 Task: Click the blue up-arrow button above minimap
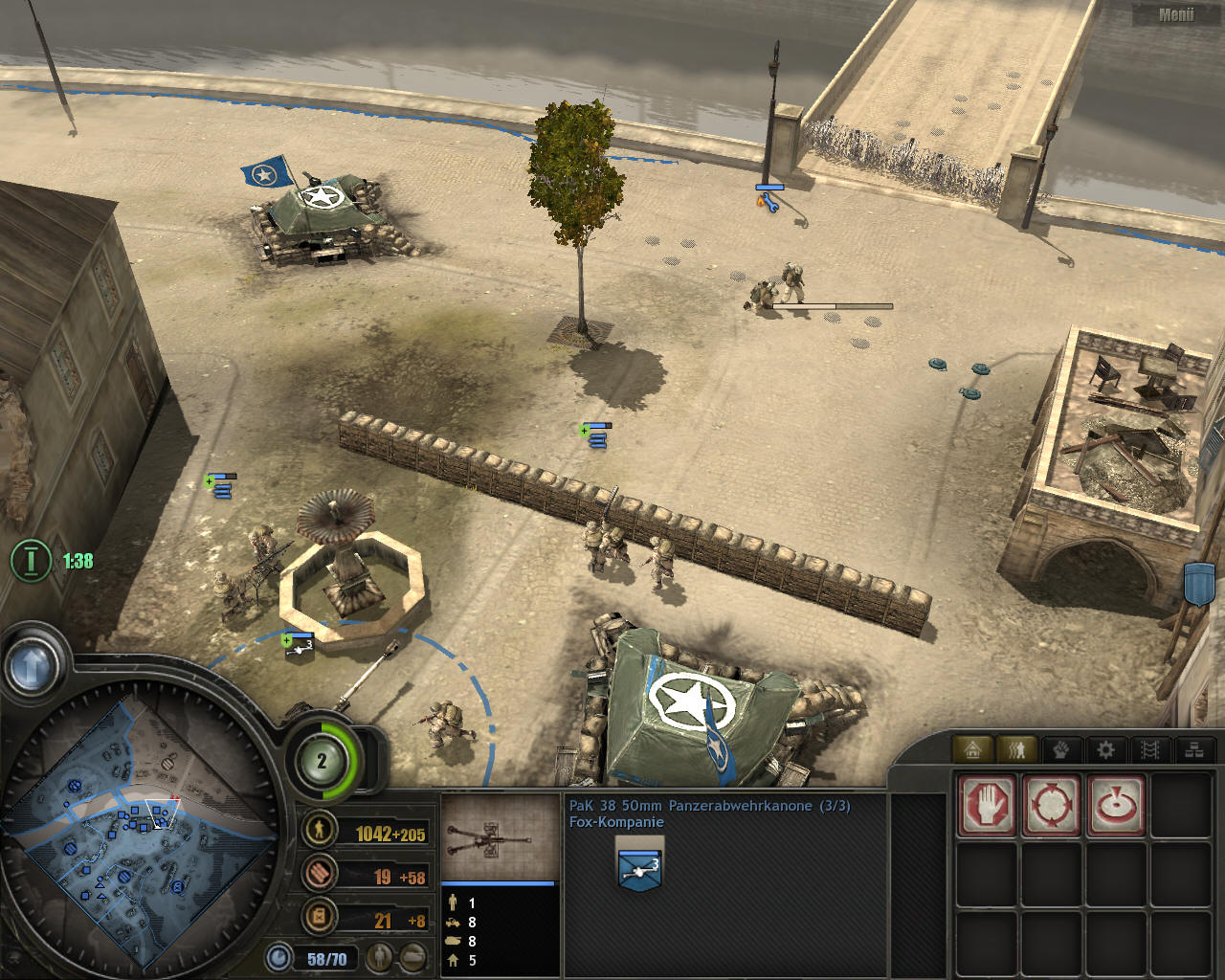(x=33, y=664)
